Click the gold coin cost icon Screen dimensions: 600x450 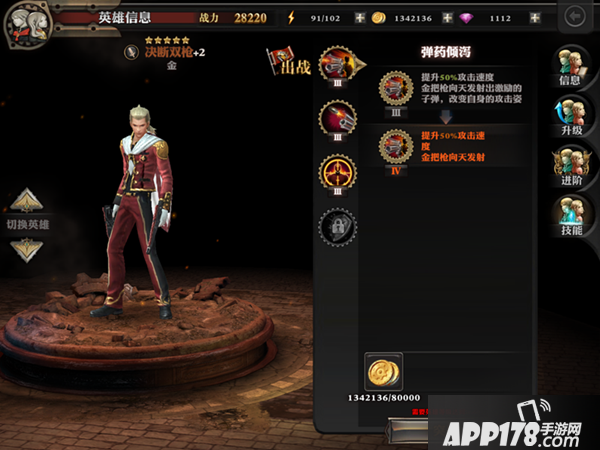click(x=381, y=371)
